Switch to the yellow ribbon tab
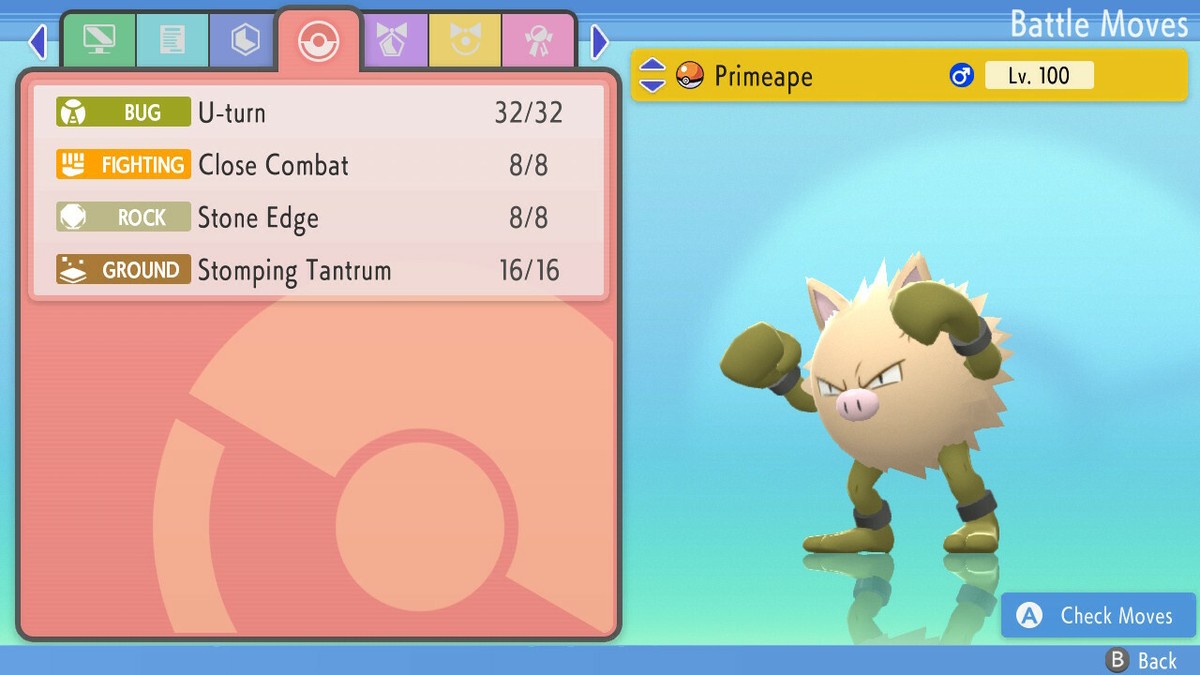The image size is (1200, 675). tap(464, 40)
